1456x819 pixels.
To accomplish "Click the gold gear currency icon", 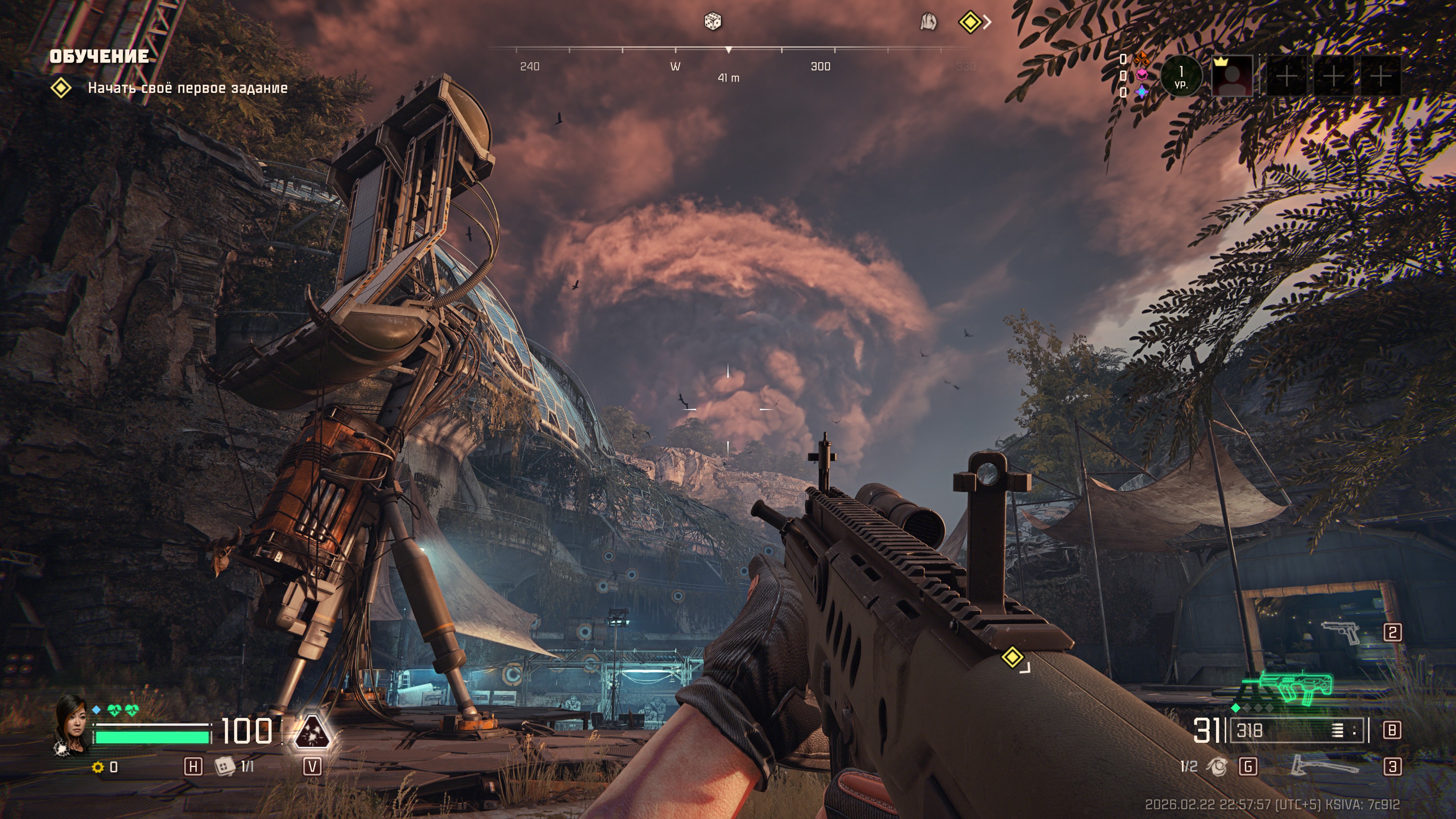I will (x=98, y=767).
